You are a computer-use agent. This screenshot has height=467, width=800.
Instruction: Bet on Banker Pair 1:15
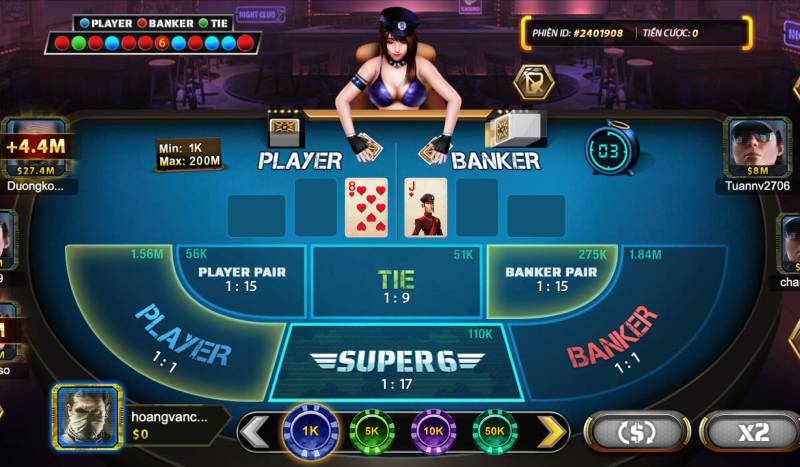coord(551,279)
